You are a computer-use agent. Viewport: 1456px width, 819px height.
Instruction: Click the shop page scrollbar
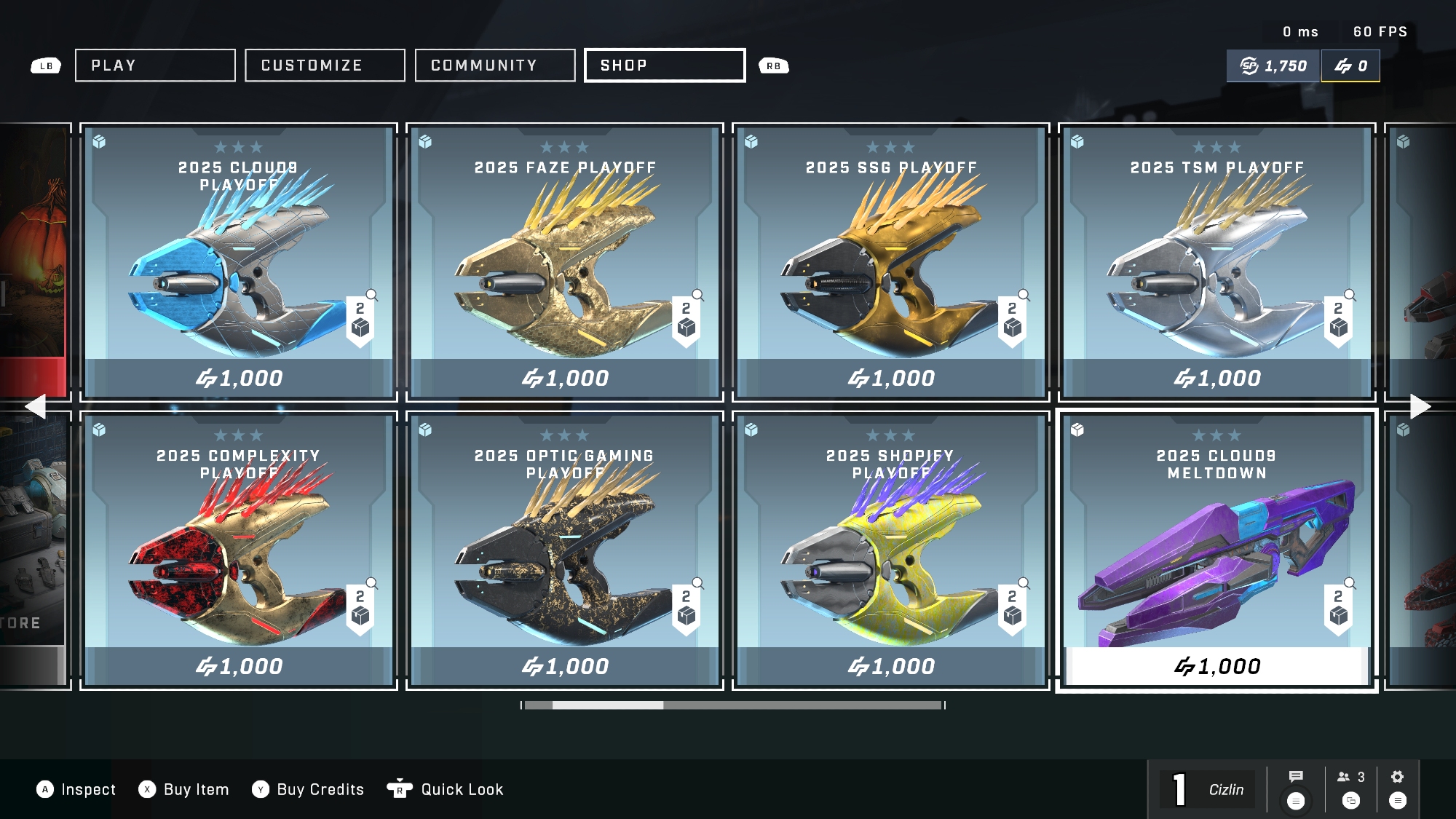click(x=733, y=705)
